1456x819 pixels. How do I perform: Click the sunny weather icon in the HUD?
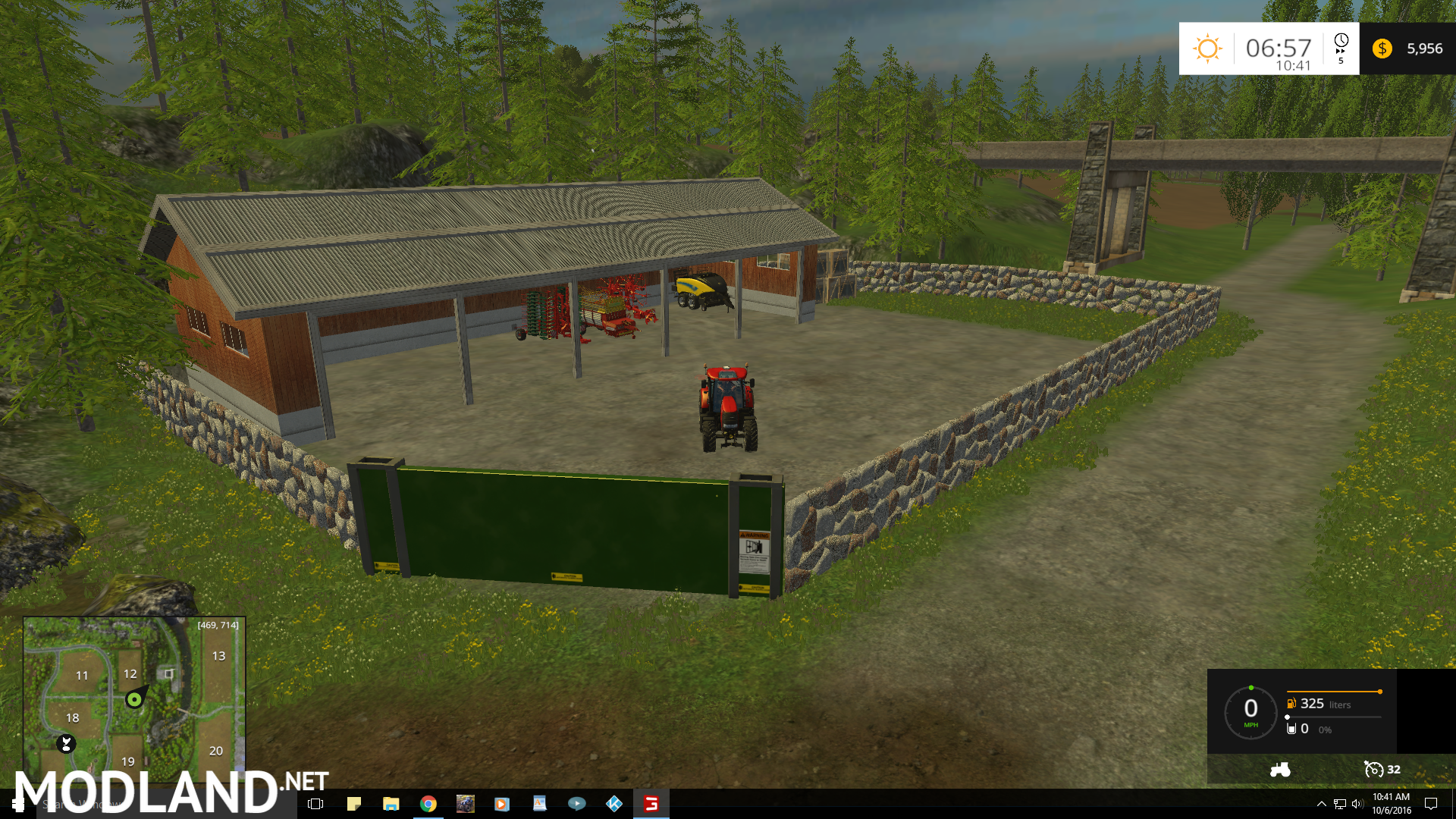[x=1207, y=47]
